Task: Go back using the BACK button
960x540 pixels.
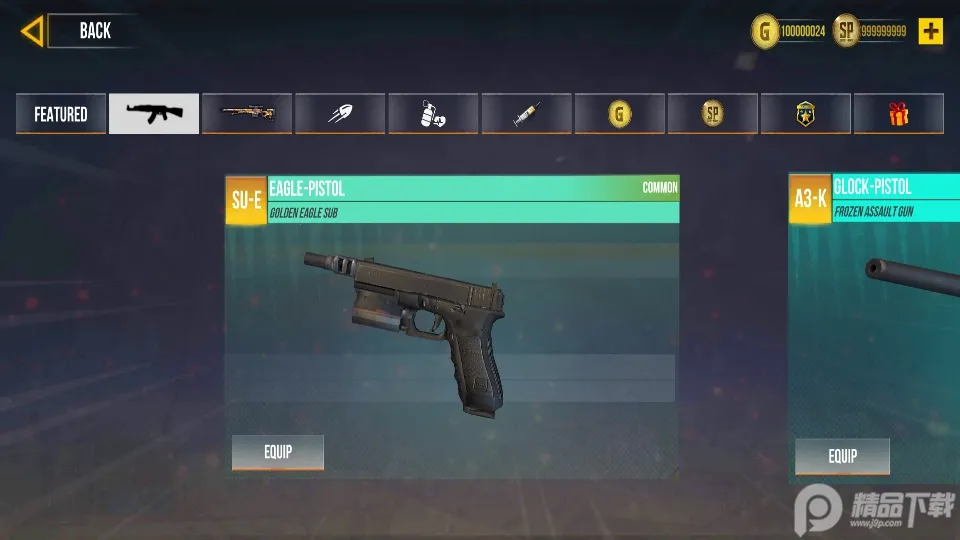Action: [x=80, y=31]
